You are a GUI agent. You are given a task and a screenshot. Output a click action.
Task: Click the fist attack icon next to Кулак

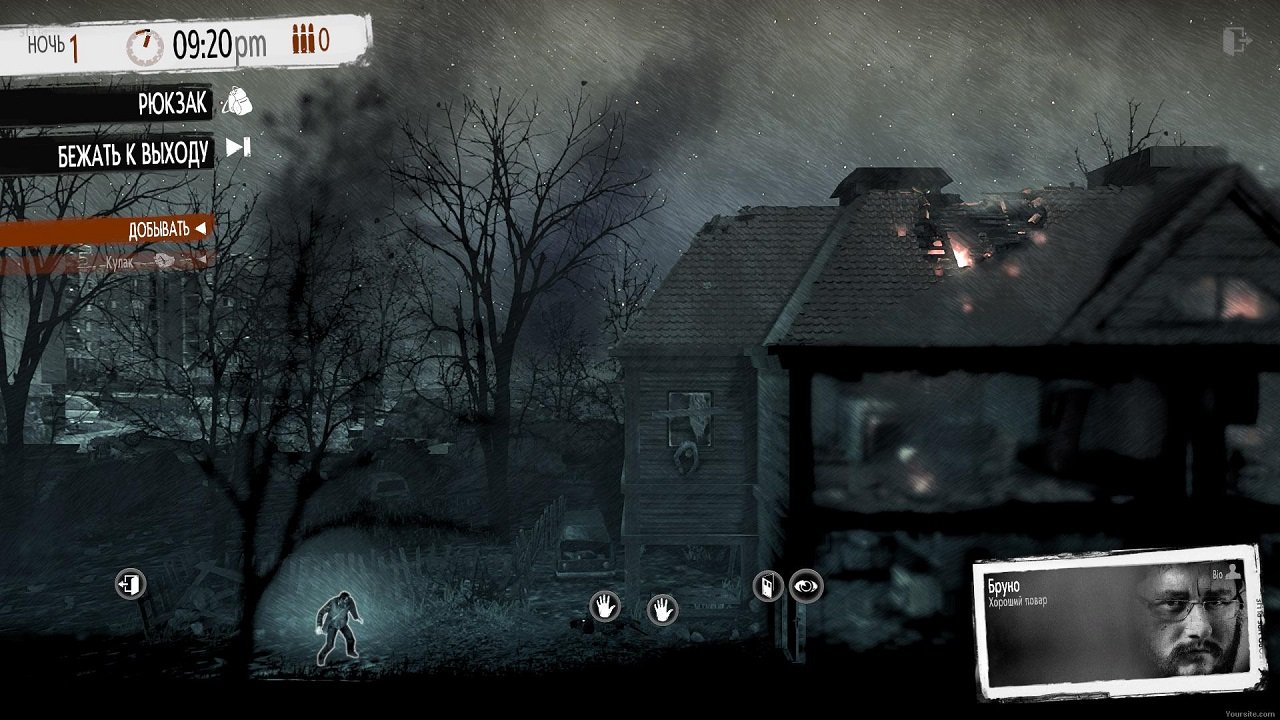pyautogui.click(x=163, y=260)
